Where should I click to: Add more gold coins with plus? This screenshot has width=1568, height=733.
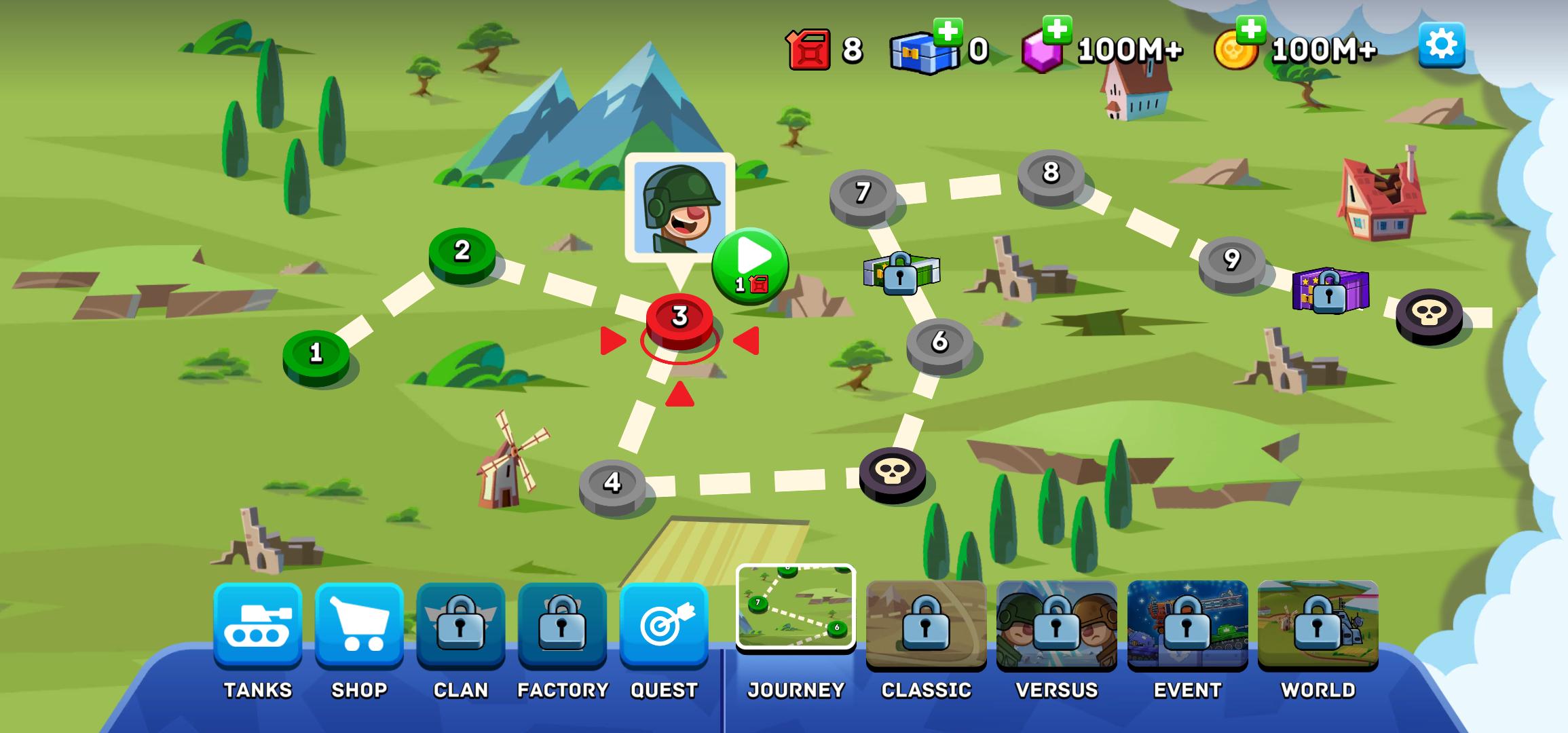click(x=1250, y=29)
